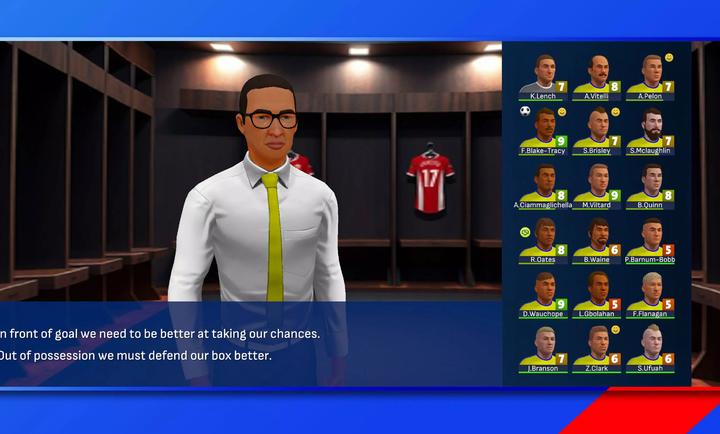Image resolution: width=720 pixels, height=434 pixels.
Task: Choose A.Ciammaglichella in the squad grid
Action: 543,184
